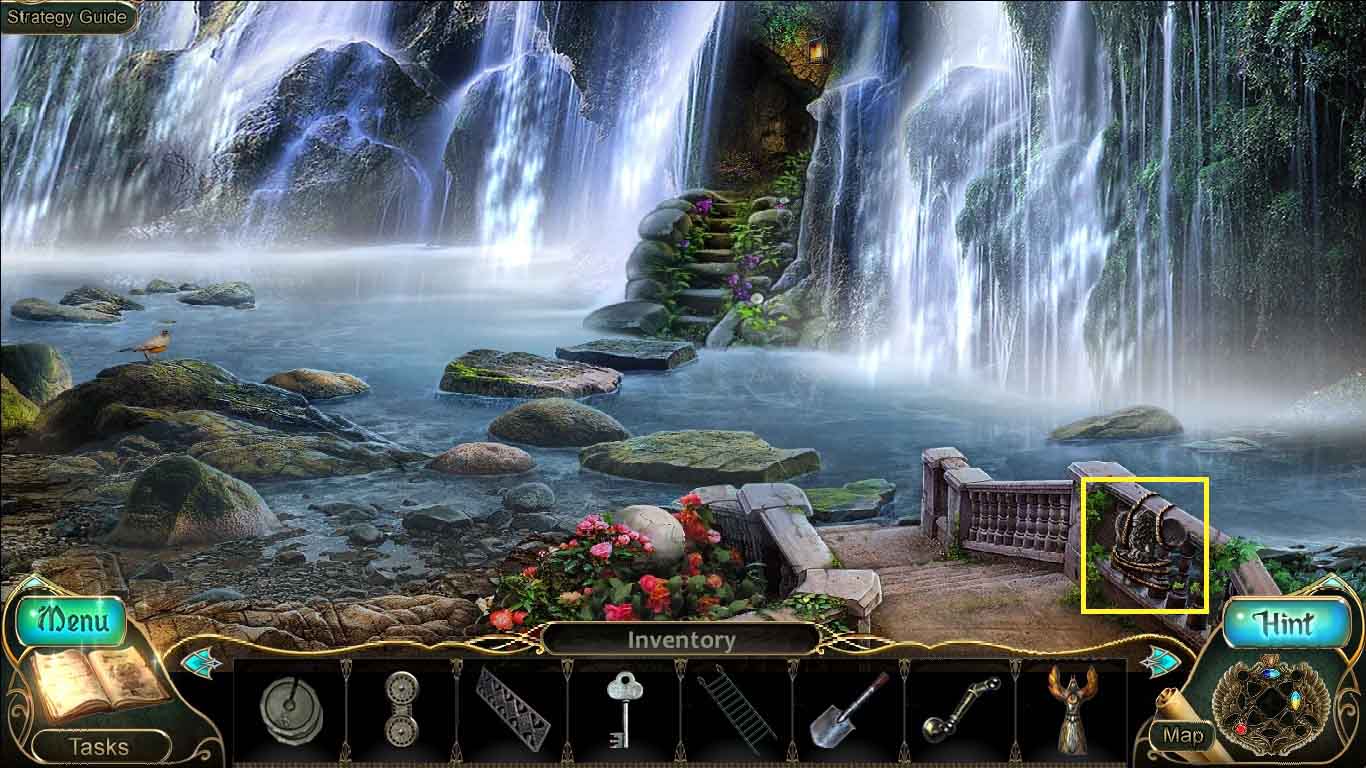Screen dimensions: 1366x768
Task: Select the double-disc medallion item
Action: (x=401, y=709)
